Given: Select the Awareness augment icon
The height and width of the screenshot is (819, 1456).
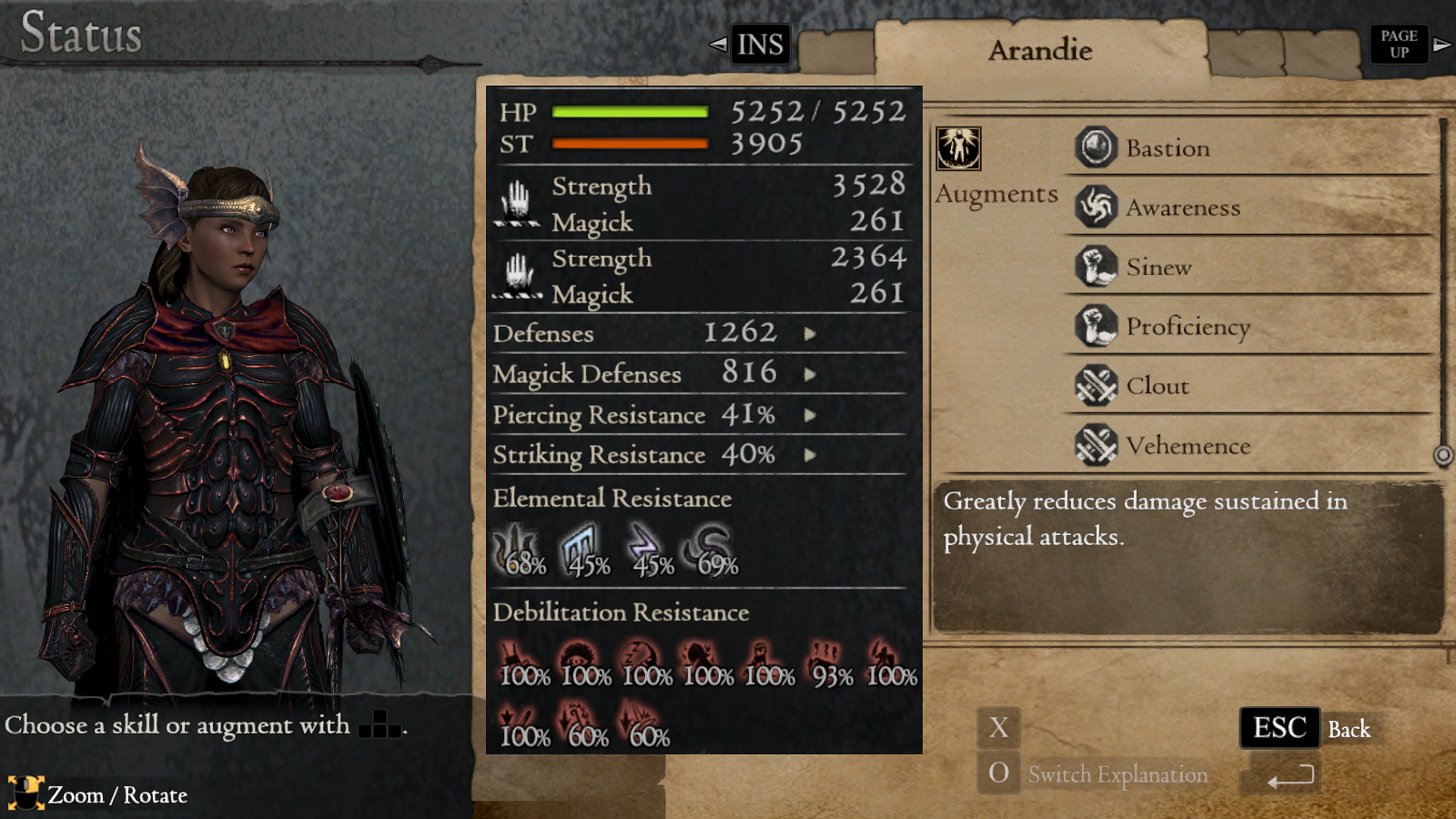Looking at the screenshot, I should 1096,207.
